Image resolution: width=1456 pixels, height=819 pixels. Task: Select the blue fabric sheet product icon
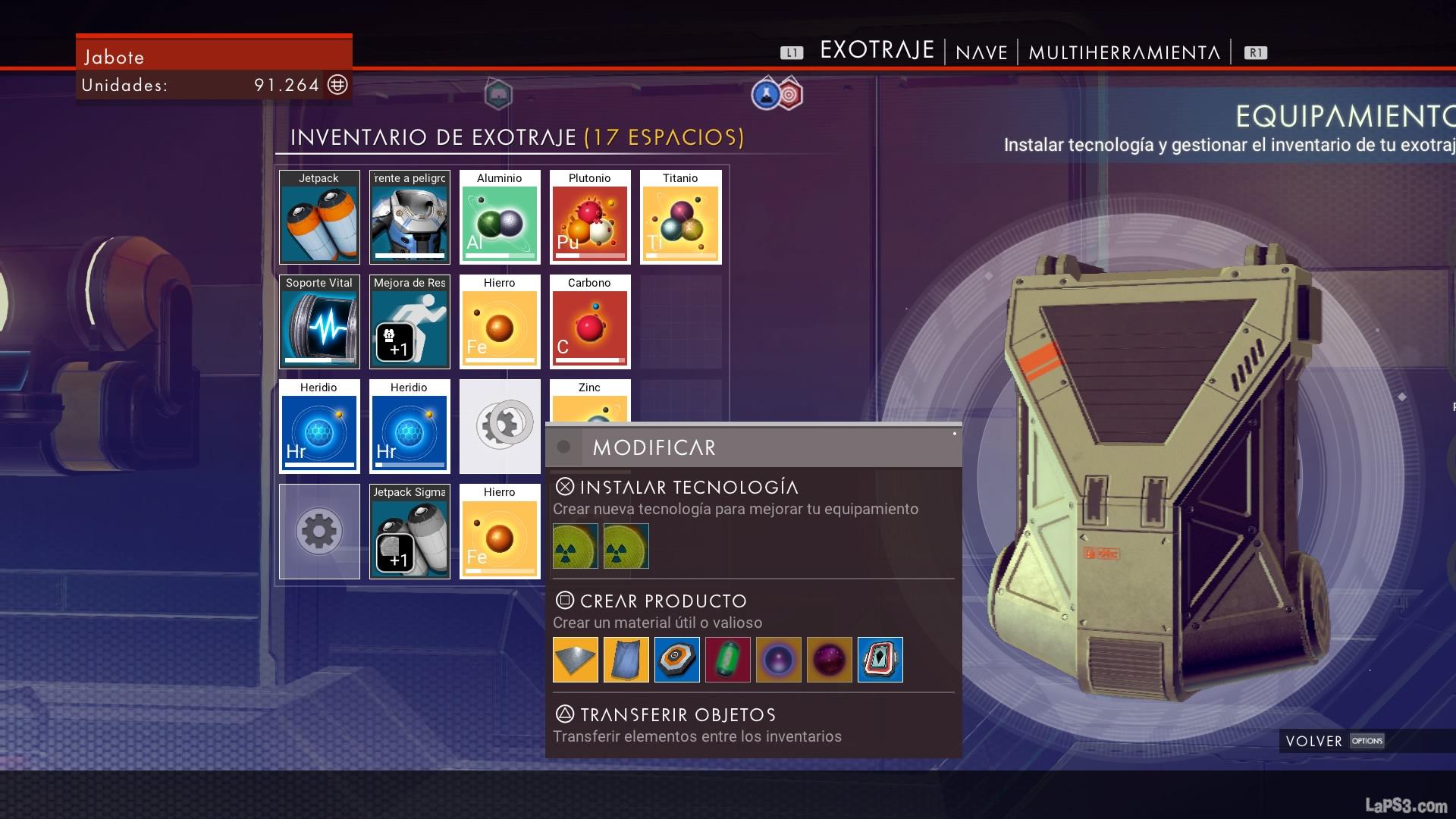coord(626,660)
